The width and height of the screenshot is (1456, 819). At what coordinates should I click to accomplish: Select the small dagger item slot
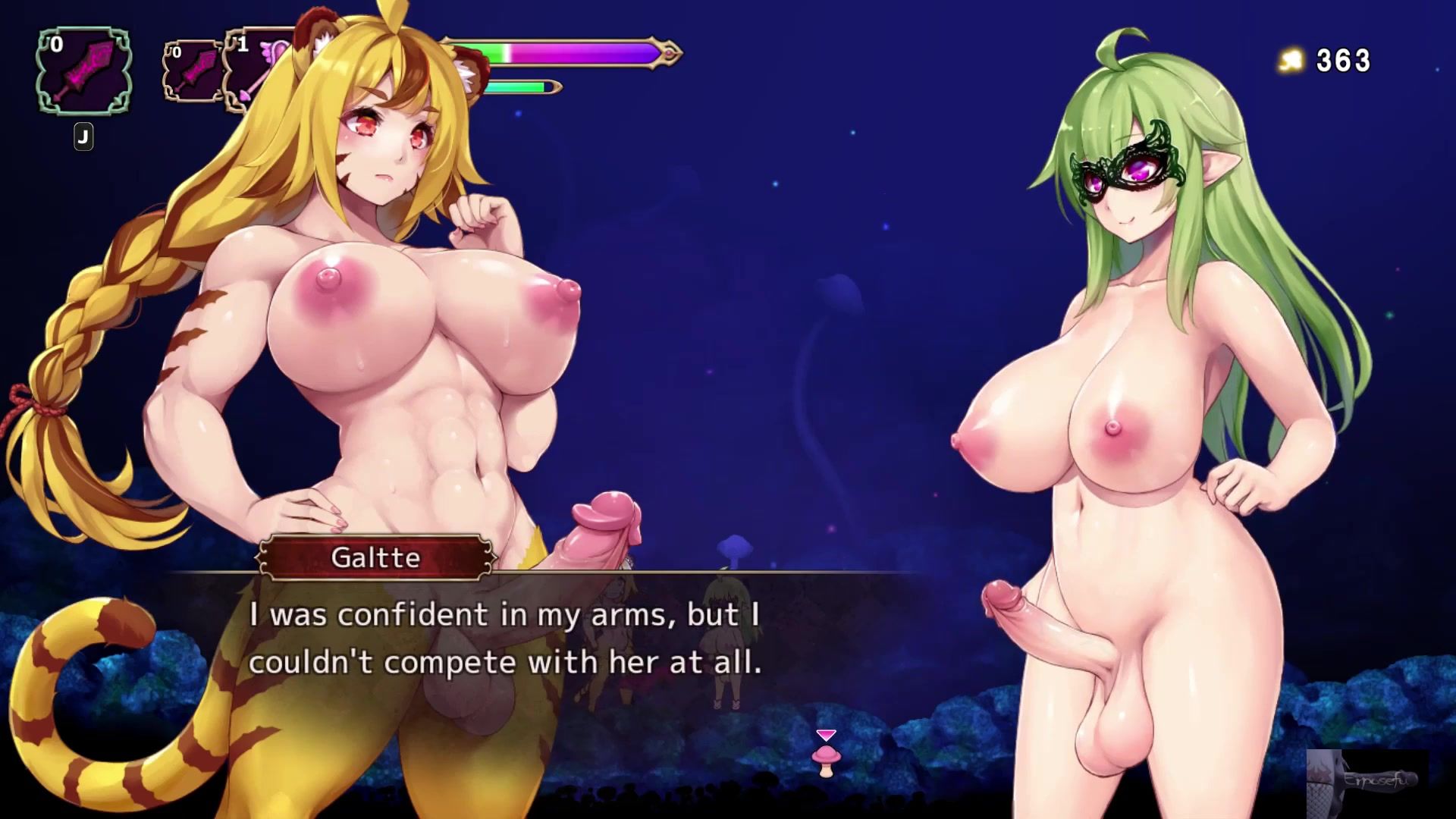point(193,72)
